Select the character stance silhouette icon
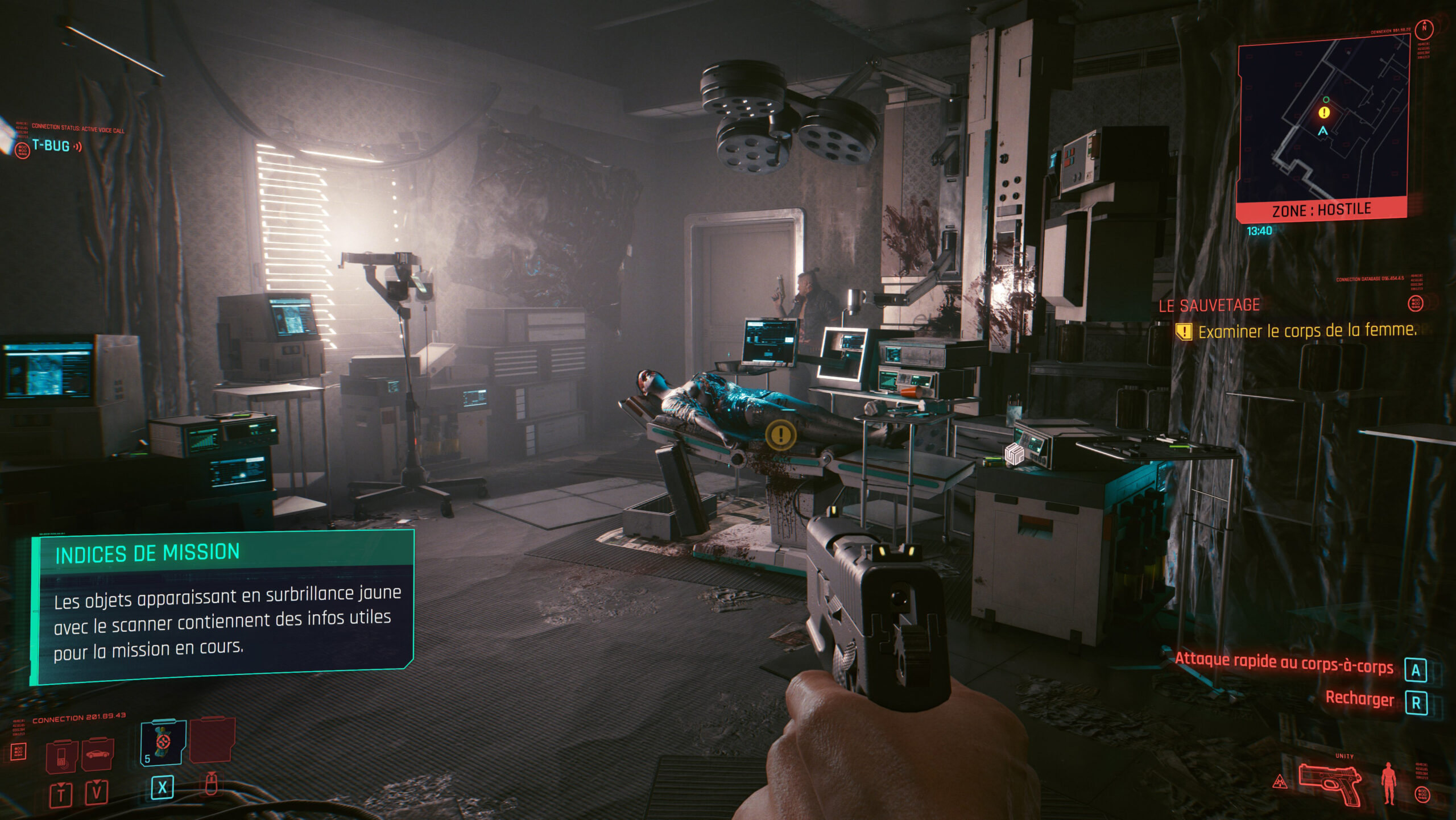Image resolution: width=1456 pixels, height=820 pixels. click(x=1388, y=783)
